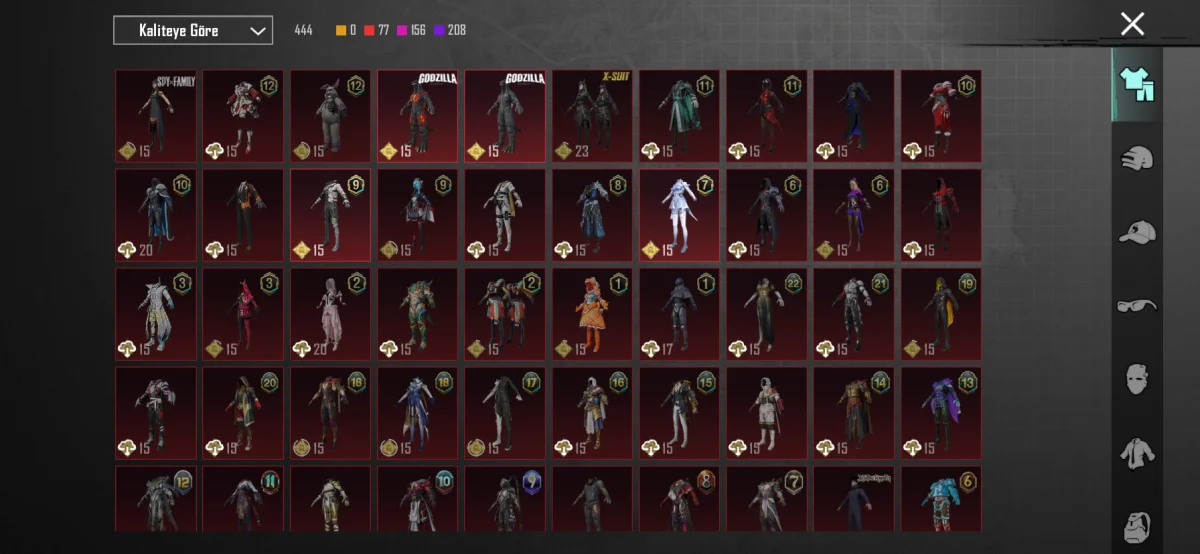Open the jacket category tab
This screenshot has width=1200, height=554.
[1137, 453]
